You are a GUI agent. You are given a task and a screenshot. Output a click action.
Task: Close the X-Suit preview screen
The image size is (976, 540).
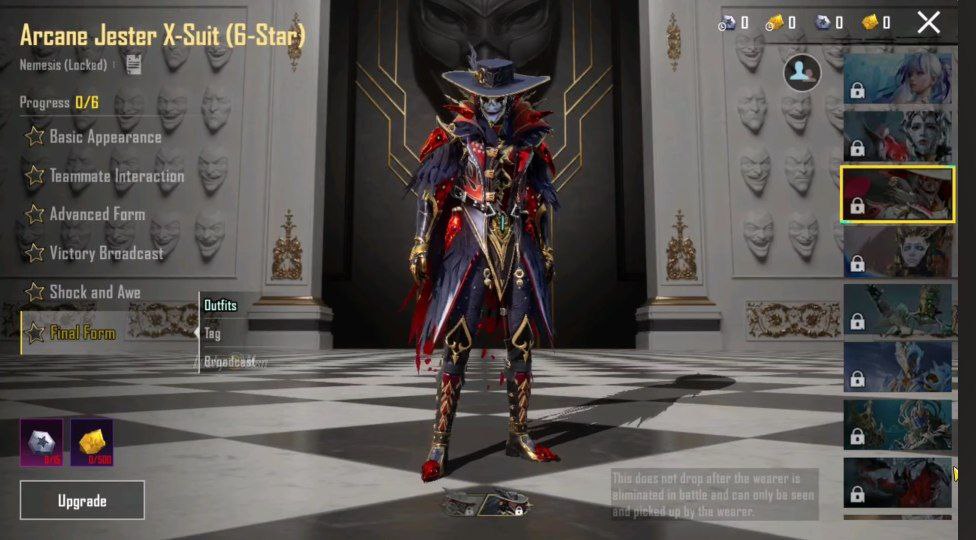pyautogui.click(x=928, y=22)
